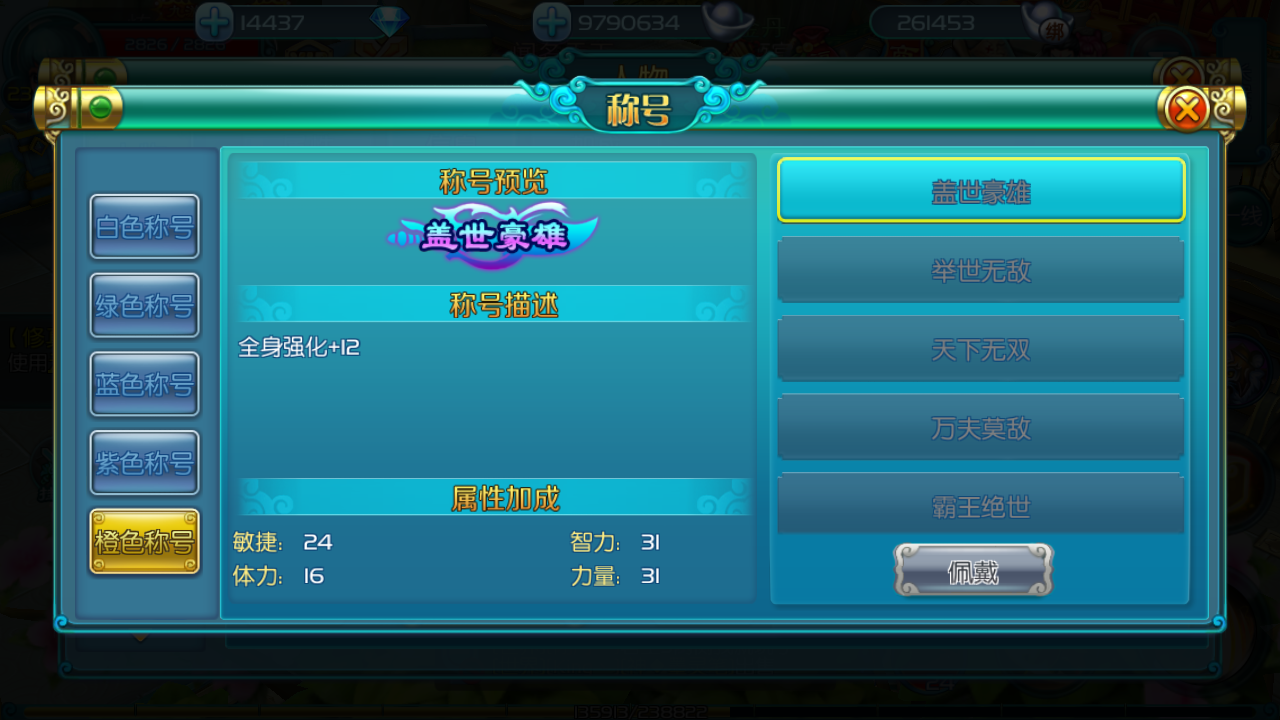
Task: Select the 紫色称号 tab
Action: point(145,463)
